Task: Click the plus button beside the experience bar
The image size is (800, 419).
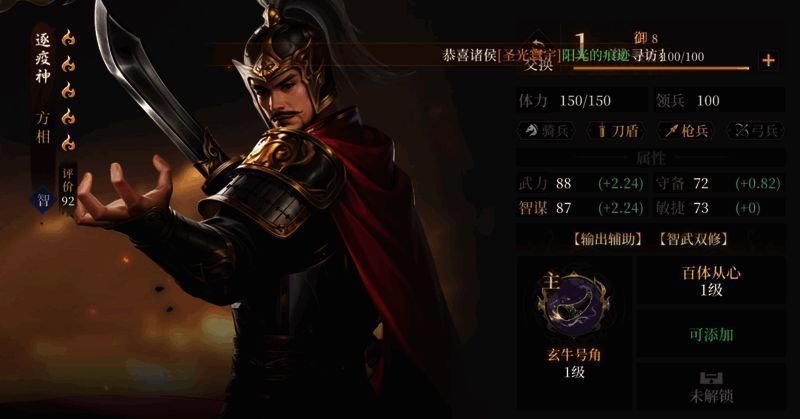Action: click(x=768, y=60)
